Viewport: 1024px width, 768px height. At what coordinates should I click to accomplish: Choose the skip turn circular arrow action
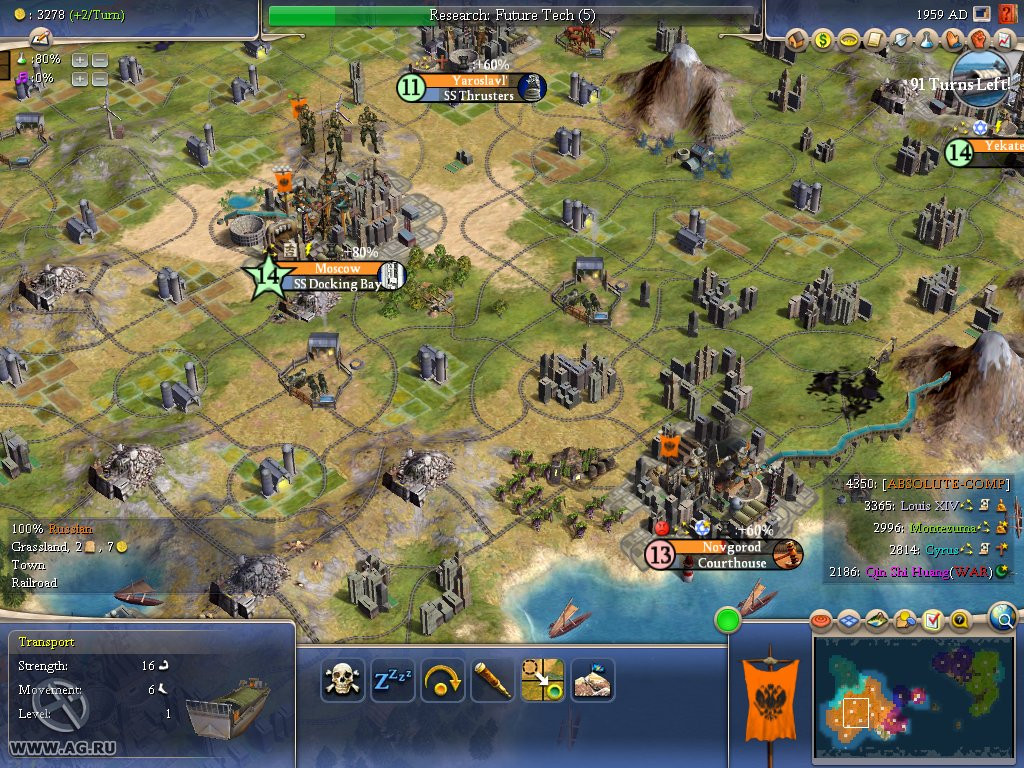pos(442,681)
